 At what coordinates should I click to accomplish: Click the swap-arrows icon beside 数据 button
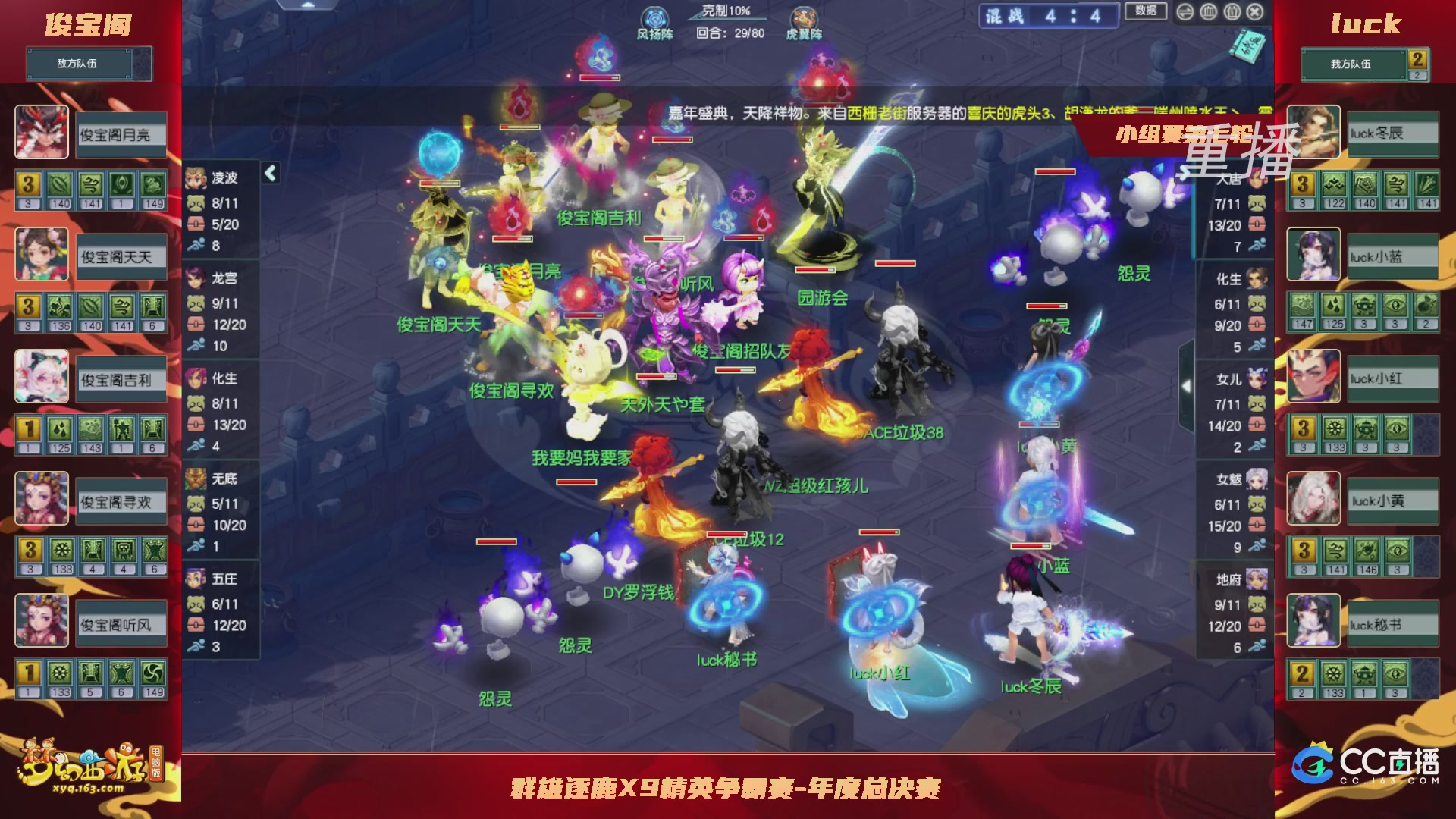tap(1185, 11)
